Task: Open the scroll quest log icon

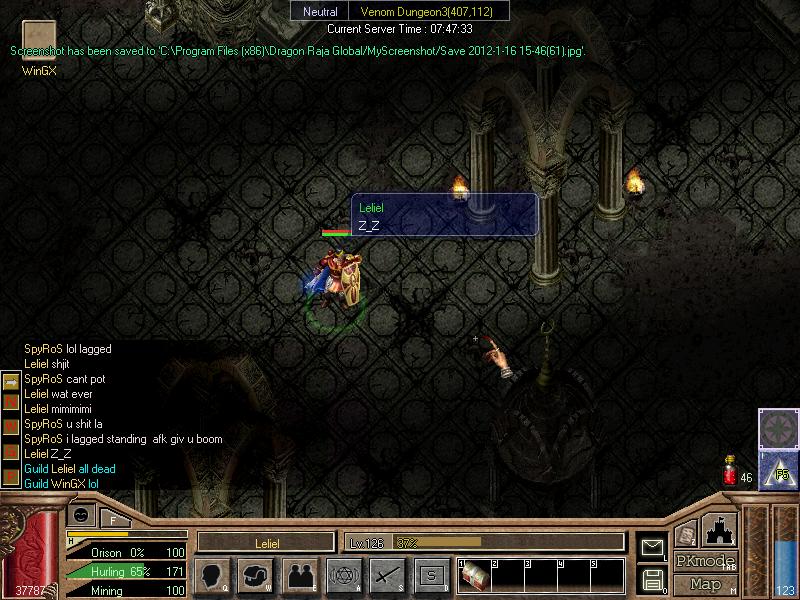Action: pos(686,535)
